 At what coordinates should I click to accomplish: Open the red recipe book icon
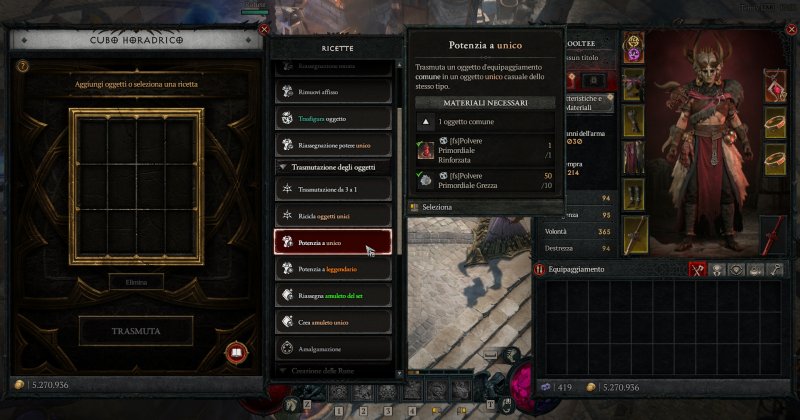point(236,351)
